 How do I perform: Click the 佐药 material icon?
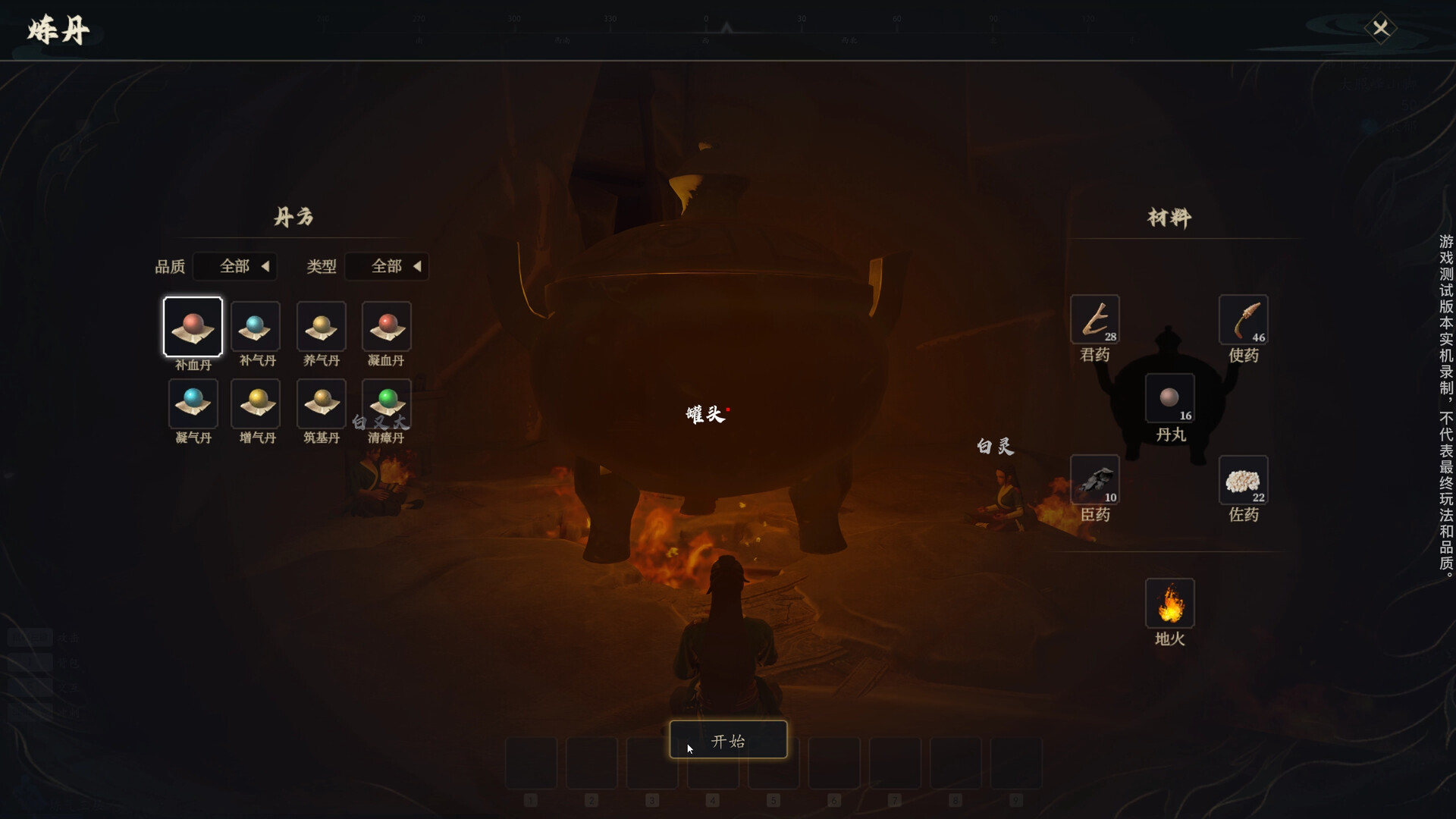pyautogui.click(x=1244, y=480)
